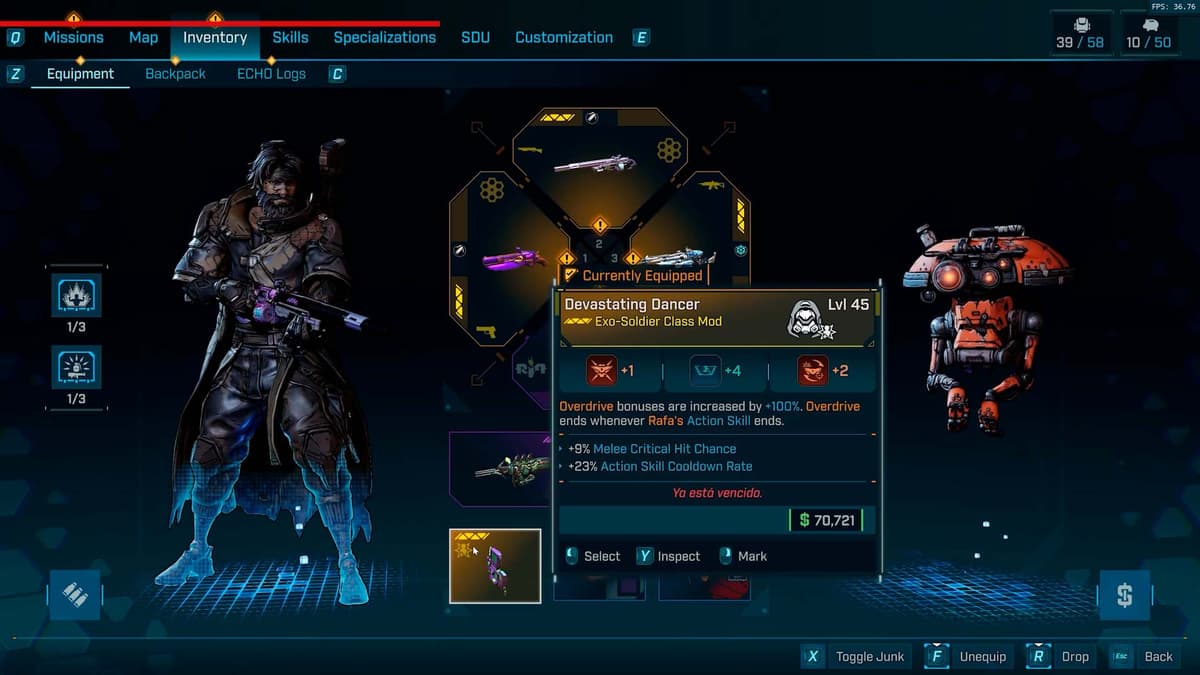Toggle Junk on the selected item
The height and width of the screenshot is (675, 1200).
pos(855,657)
